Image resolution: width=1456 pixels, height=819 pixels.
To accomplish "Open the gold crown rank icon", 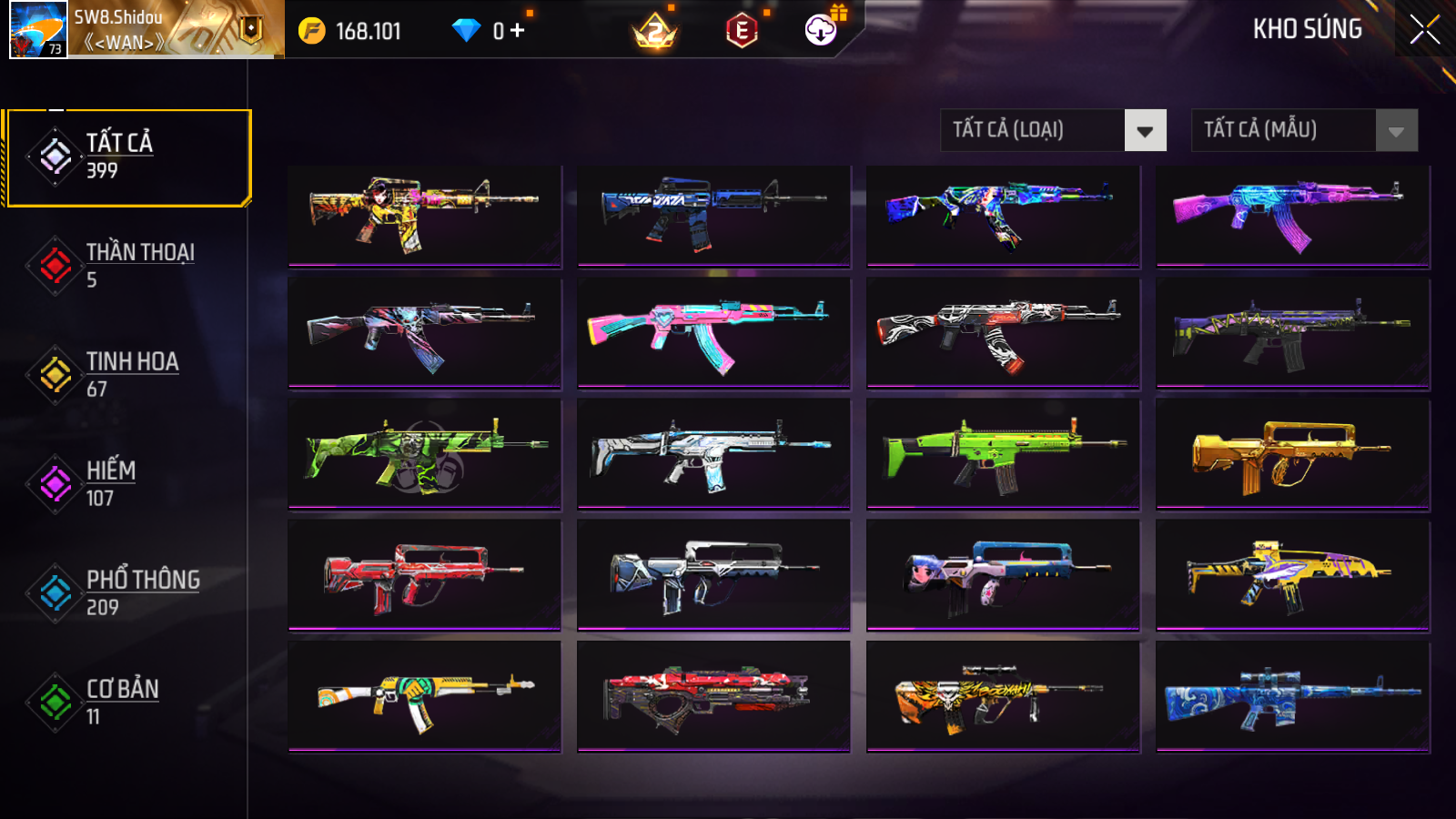I will click(655, 32).
